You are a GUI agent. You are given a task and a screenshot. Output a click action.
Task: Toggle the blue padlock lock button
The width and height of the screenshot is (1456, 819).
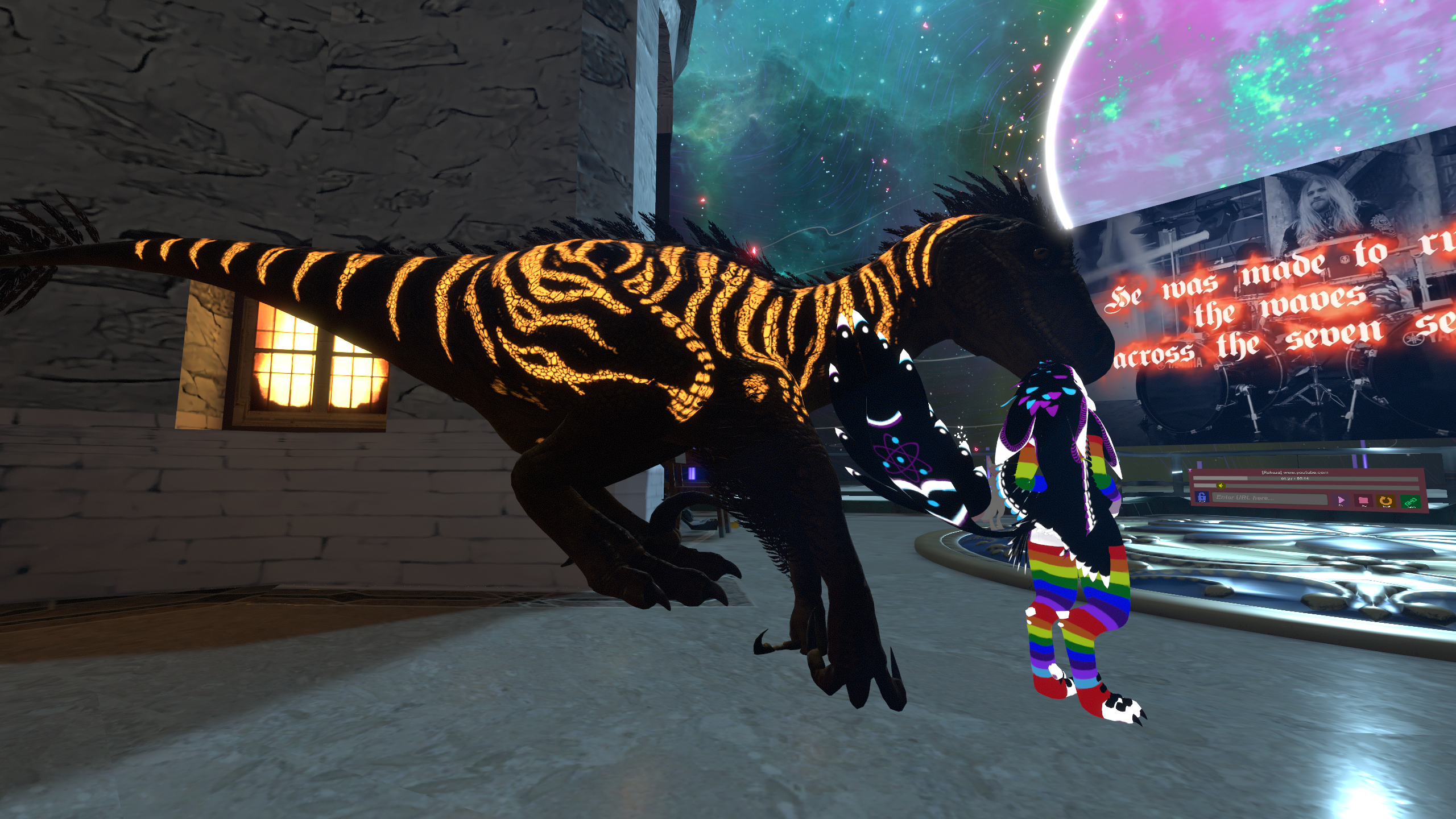(x=1202, y=497)
